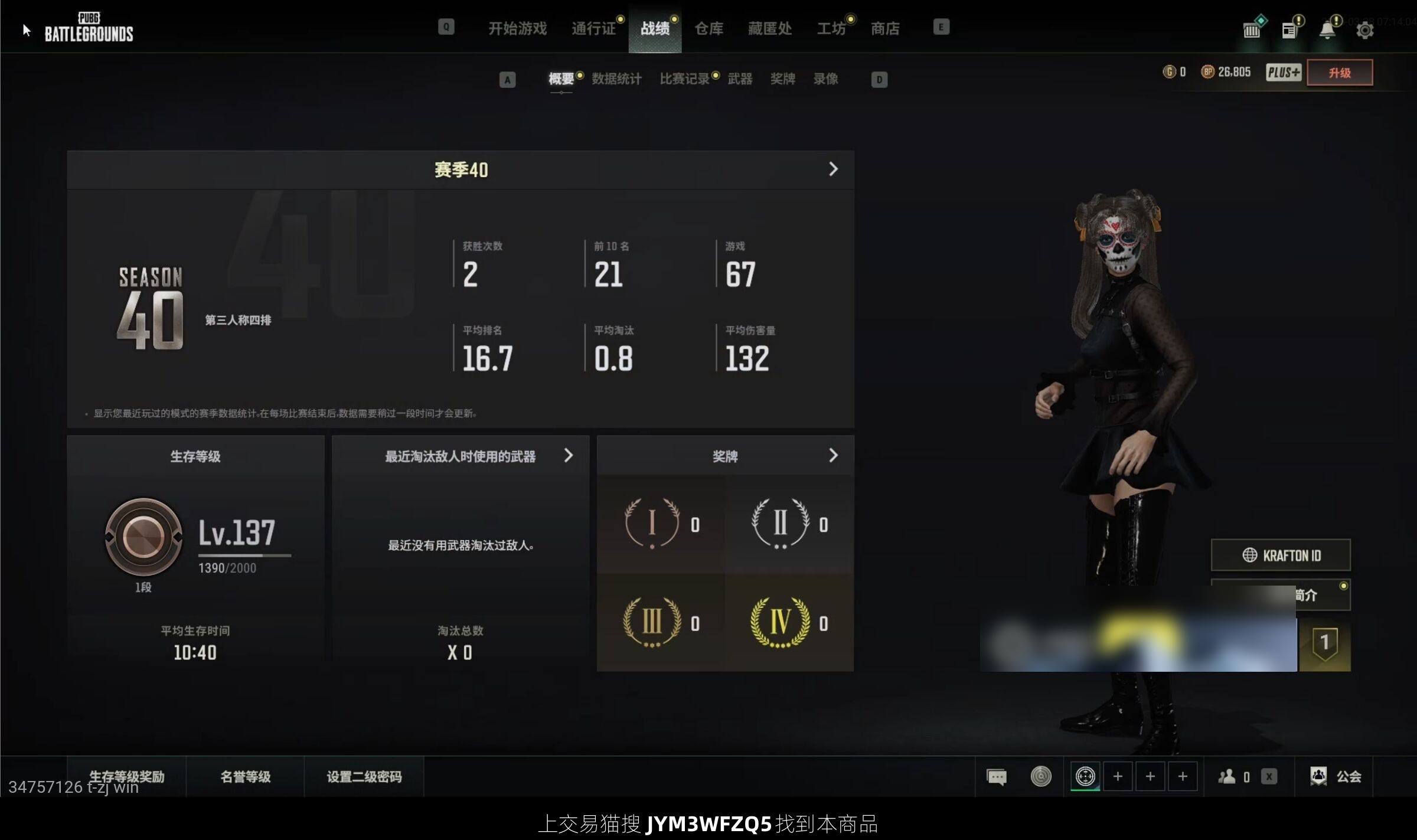Open the 奖牌 medals panel header
The image size is (1417, 840).
point(725,456)
